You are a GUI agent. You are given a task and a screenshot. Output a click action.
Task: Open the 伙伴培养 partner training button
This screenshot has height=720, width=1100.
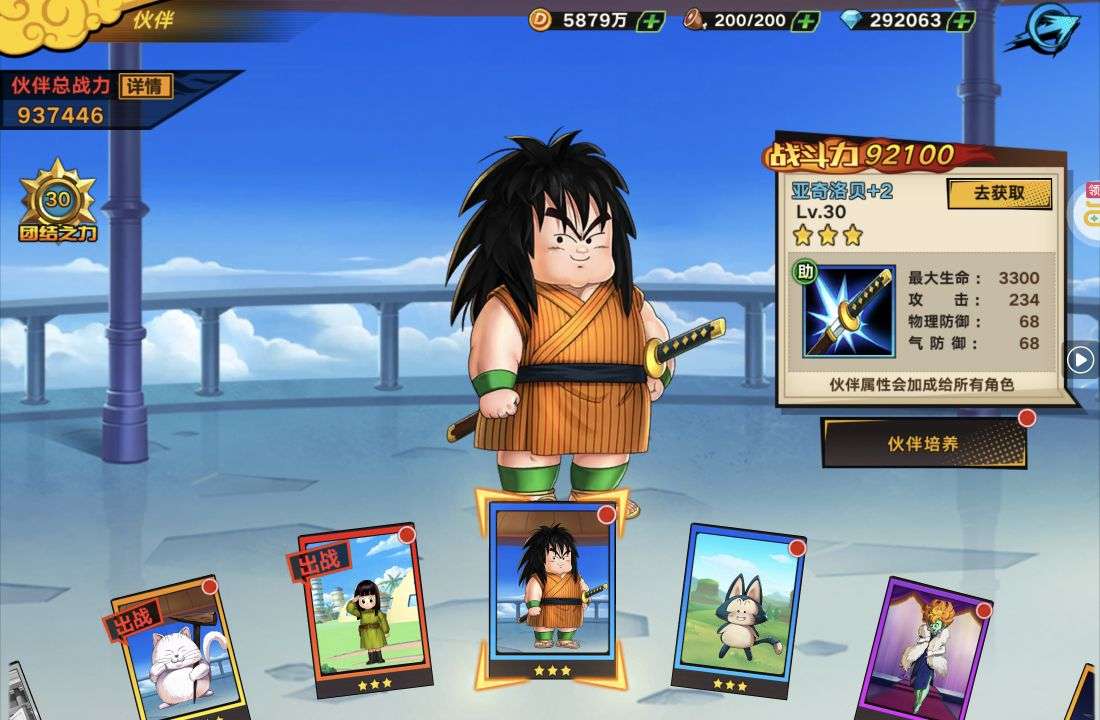click(x=923, y=443)
